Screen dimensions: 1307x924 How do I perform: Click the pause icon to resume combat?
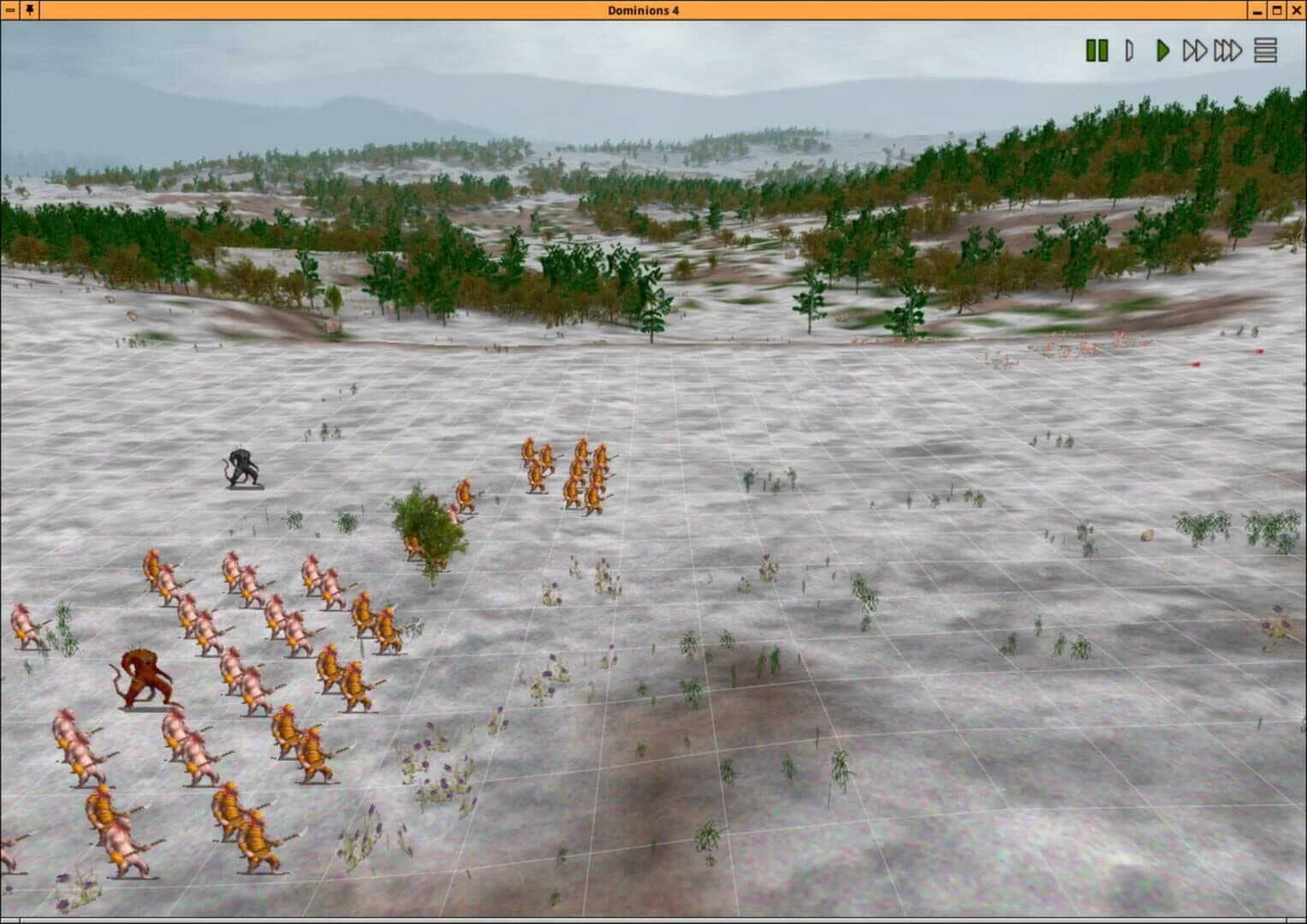(x=1097, y=50)
